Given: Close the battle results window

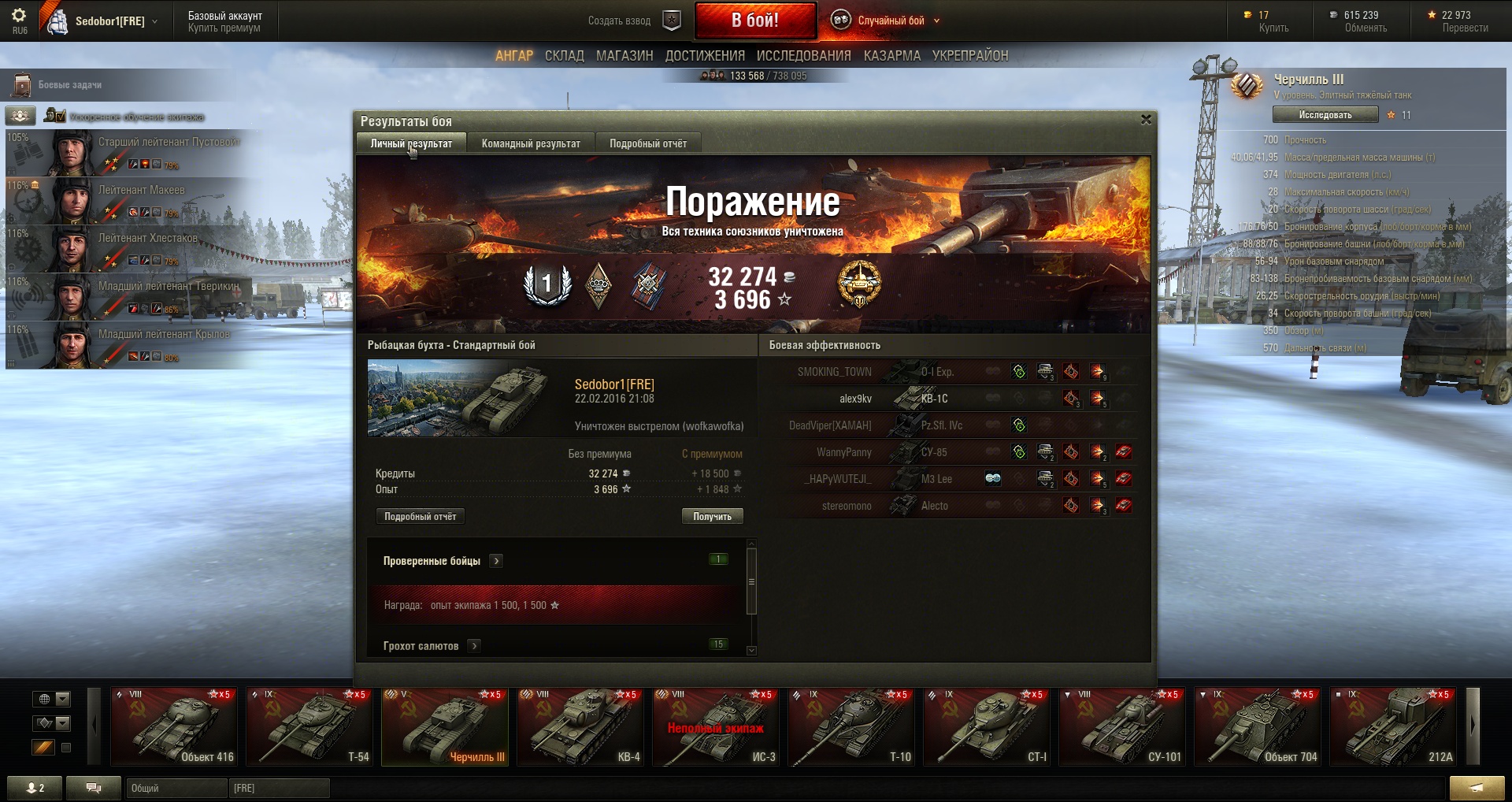Looking at the screenshot, I should [x=1146, y=120].
